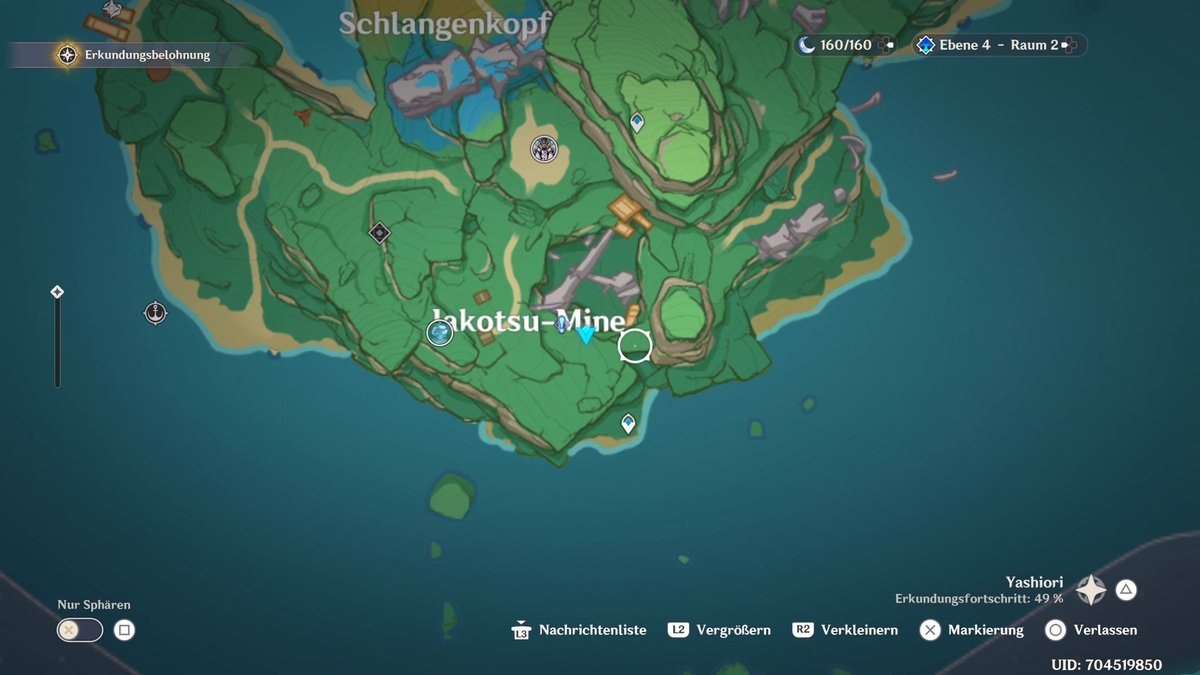Viewport: 1200px width, 675px height.
Task: Adjust the map zoom slider handle
Action: tap(57, 292)
